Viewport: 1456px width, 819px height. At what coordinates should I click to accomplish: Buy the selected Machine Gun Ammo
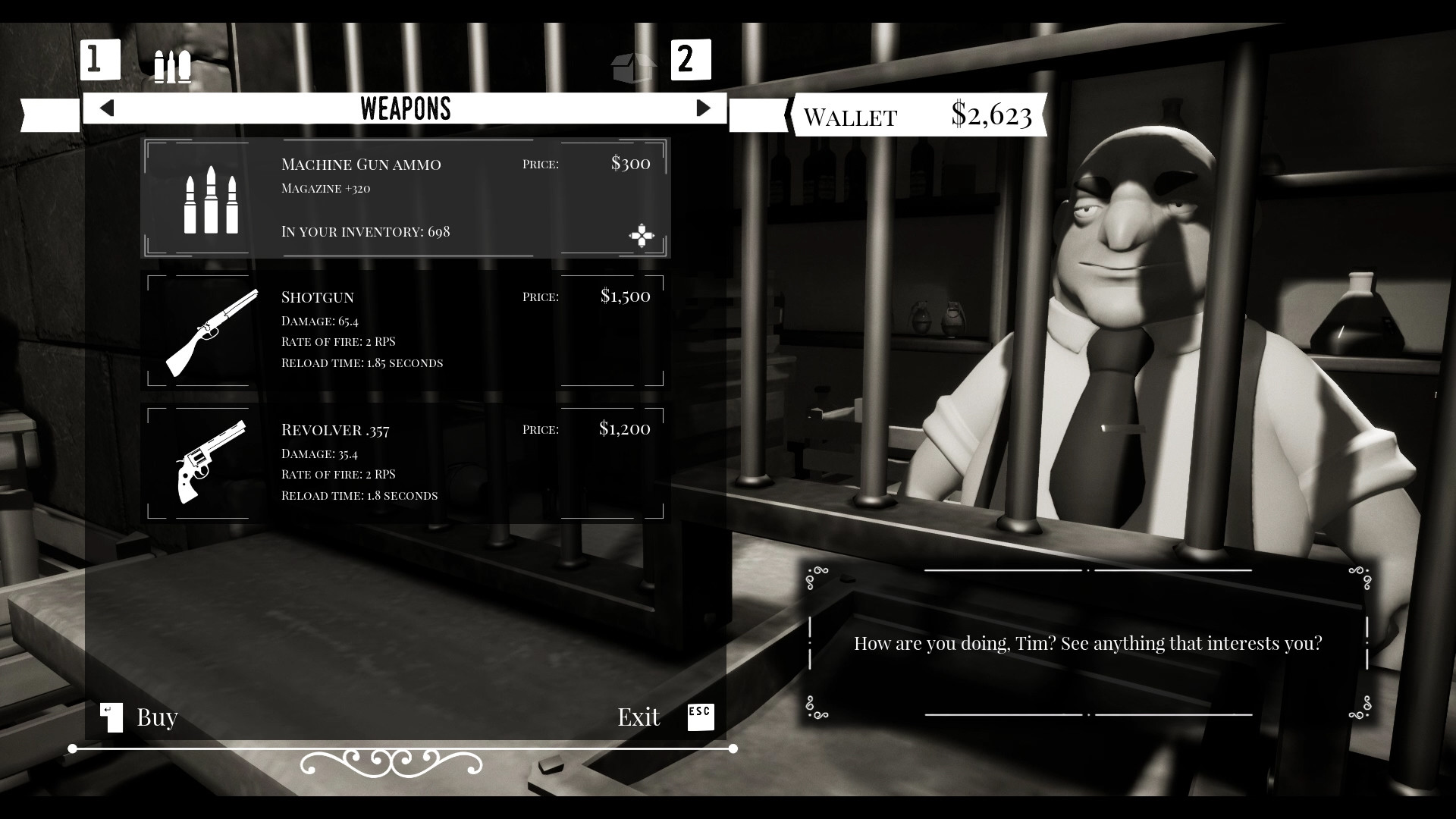pyautogui.click(x=155, y=717)
